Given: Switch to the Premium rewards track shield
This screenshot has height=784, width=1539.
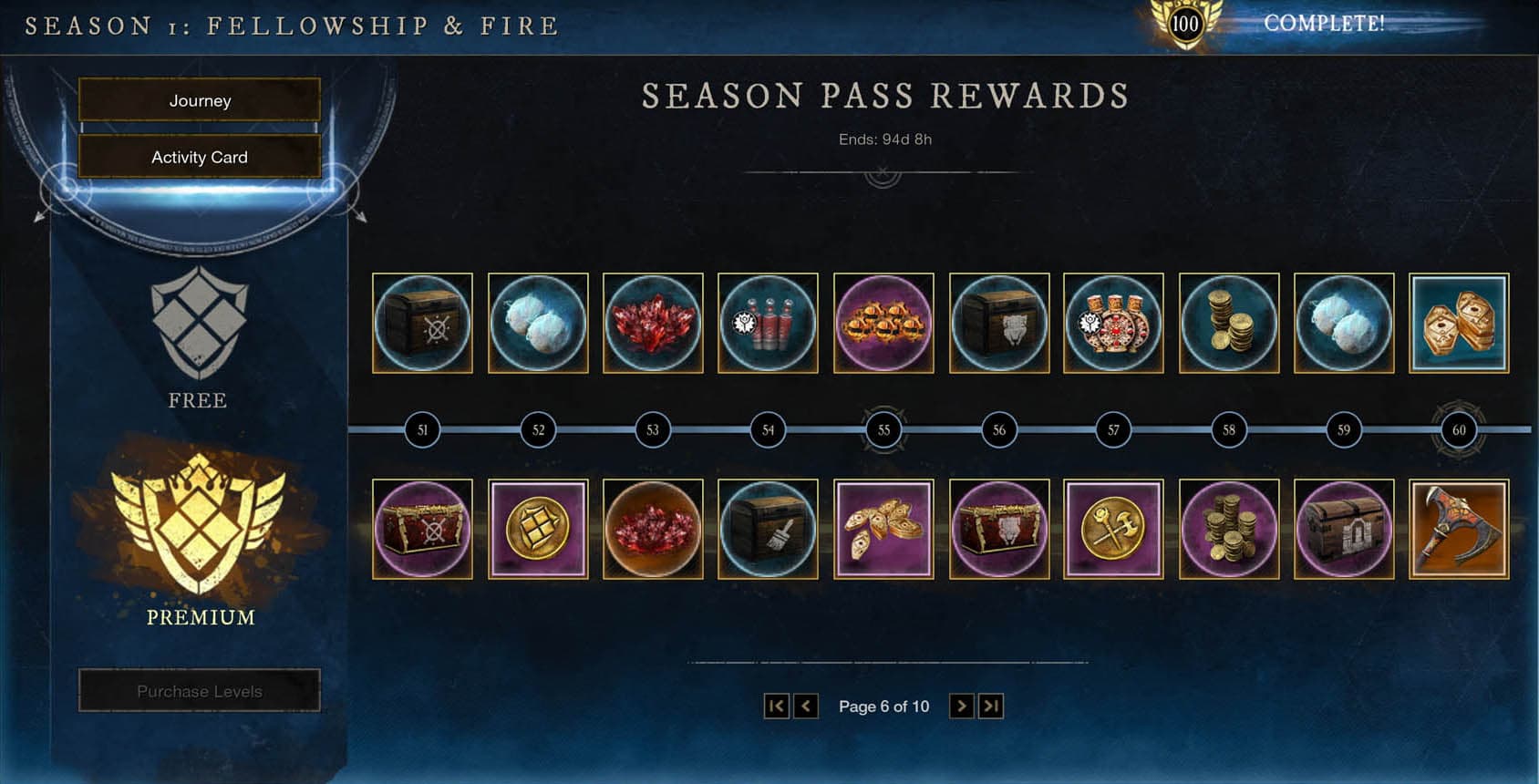Looking at the screenshot, I should click(x=199, y=529).
